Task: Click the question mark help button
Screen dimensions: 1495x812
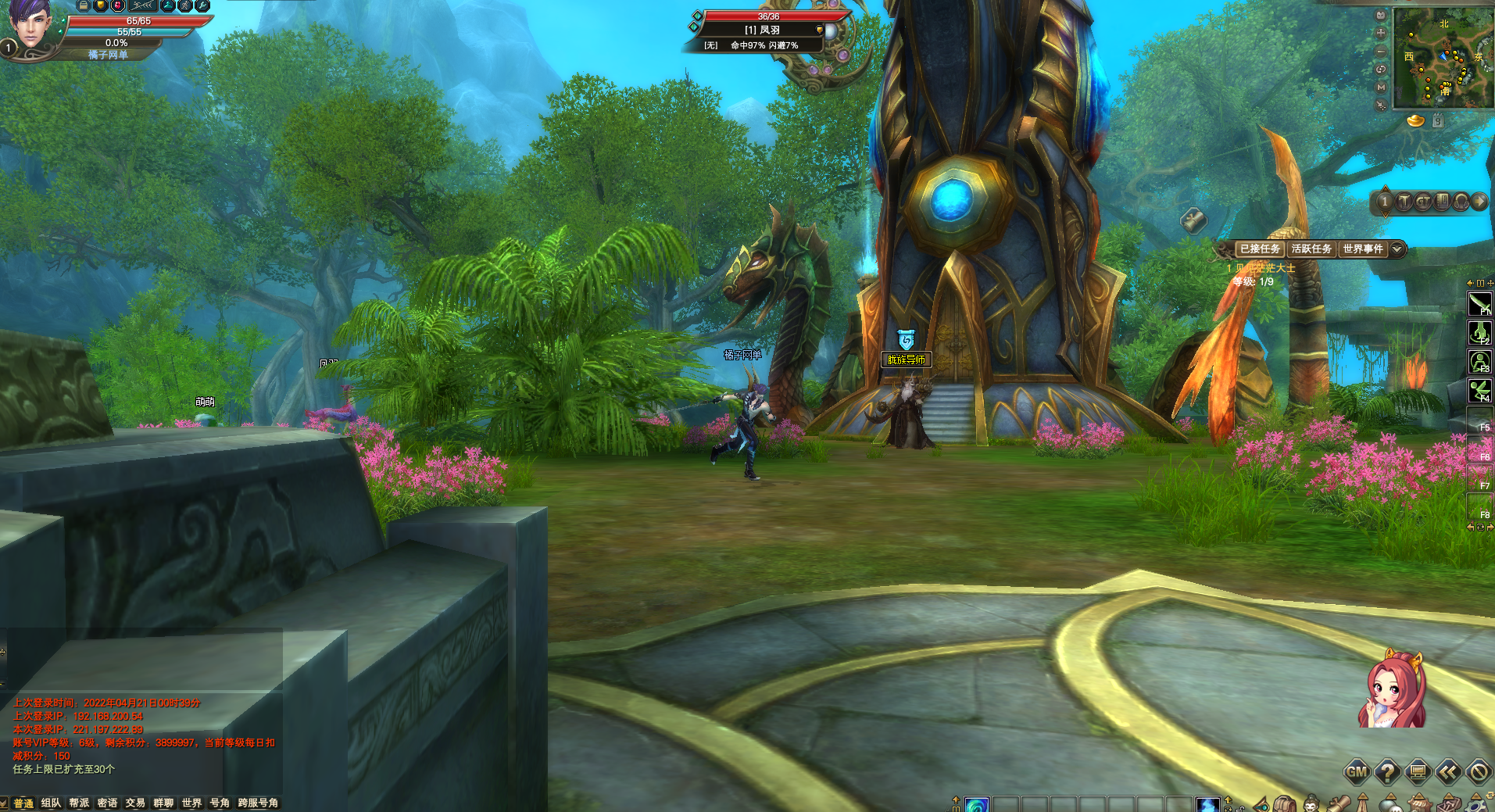Action: click(x=1387, y=772)
